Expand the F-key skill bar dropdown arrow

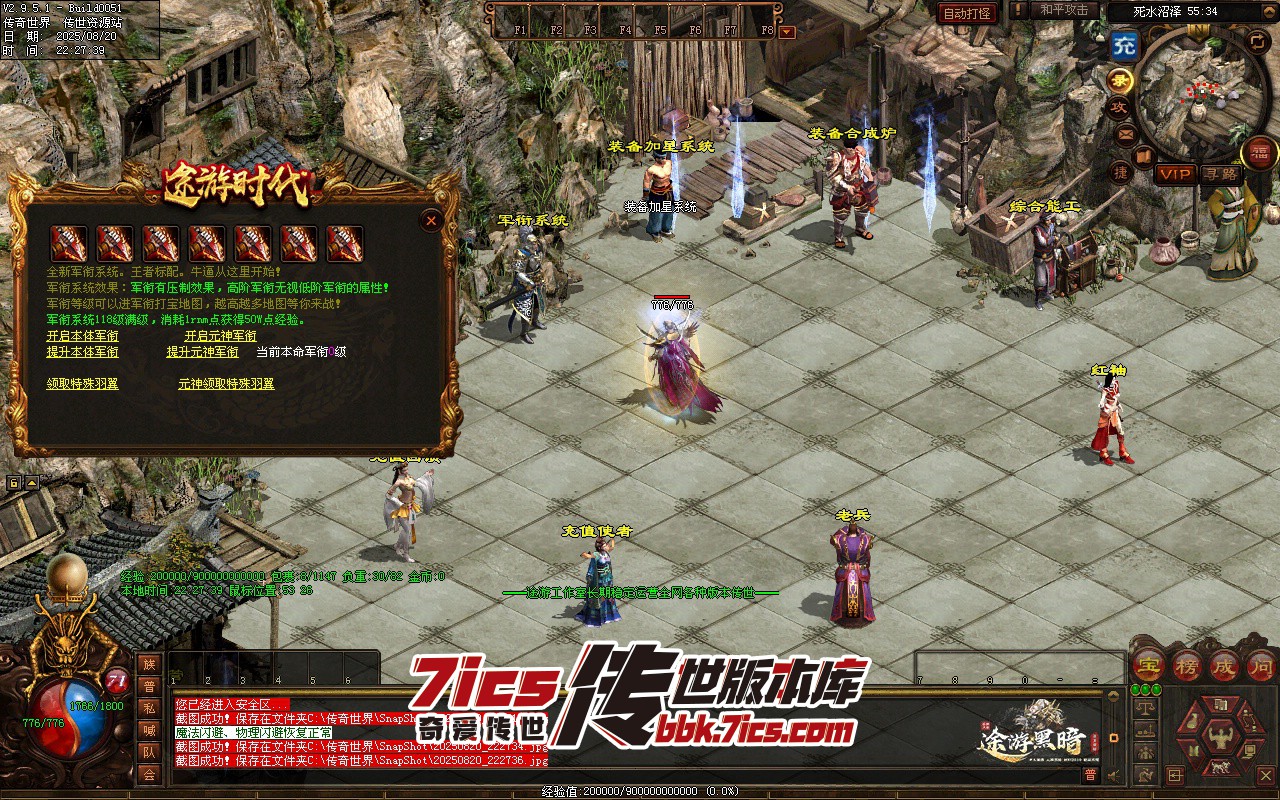pos(787,31)
